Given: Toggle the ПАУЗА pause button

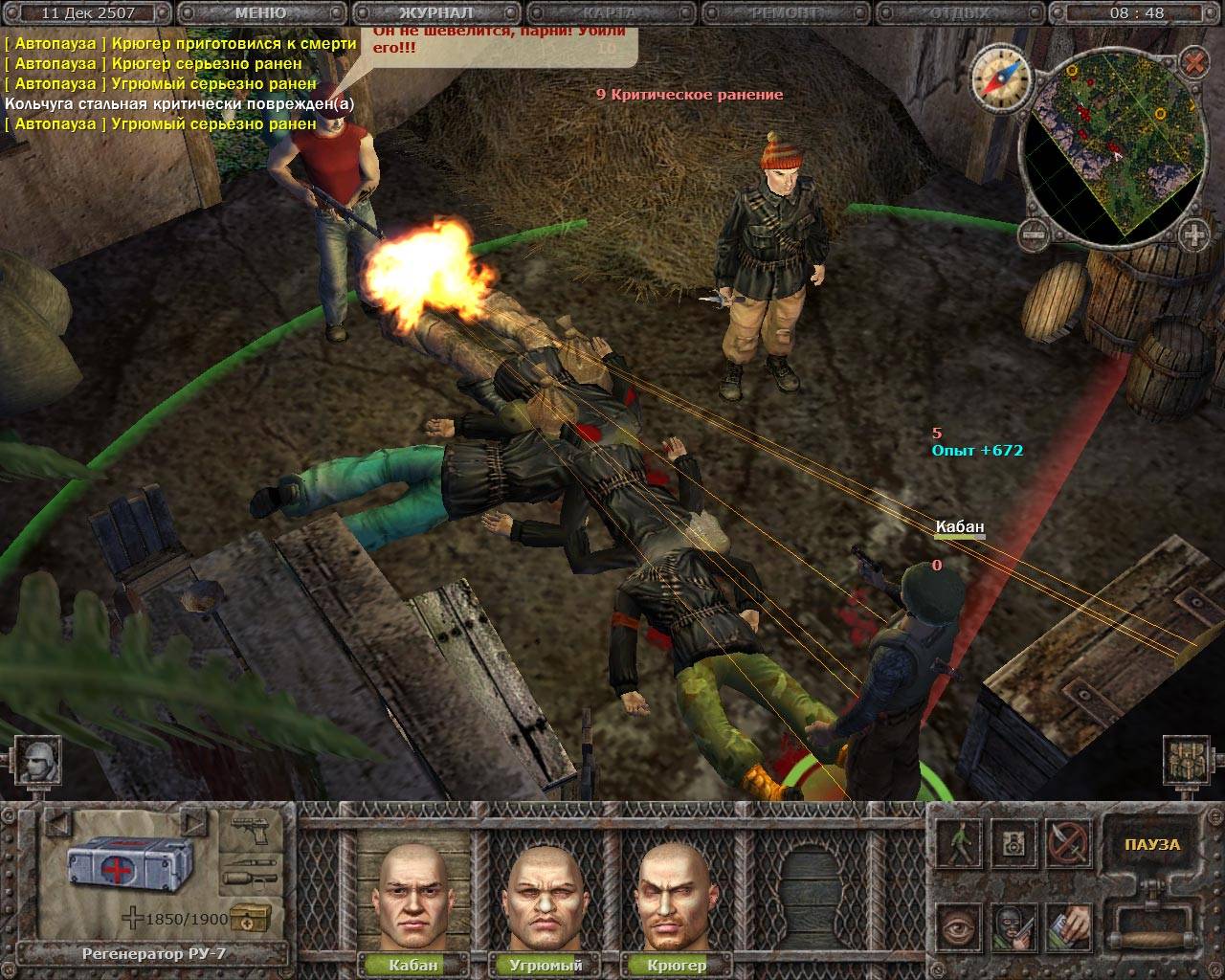Looking at the screenshot, I should pos(1152,845).
